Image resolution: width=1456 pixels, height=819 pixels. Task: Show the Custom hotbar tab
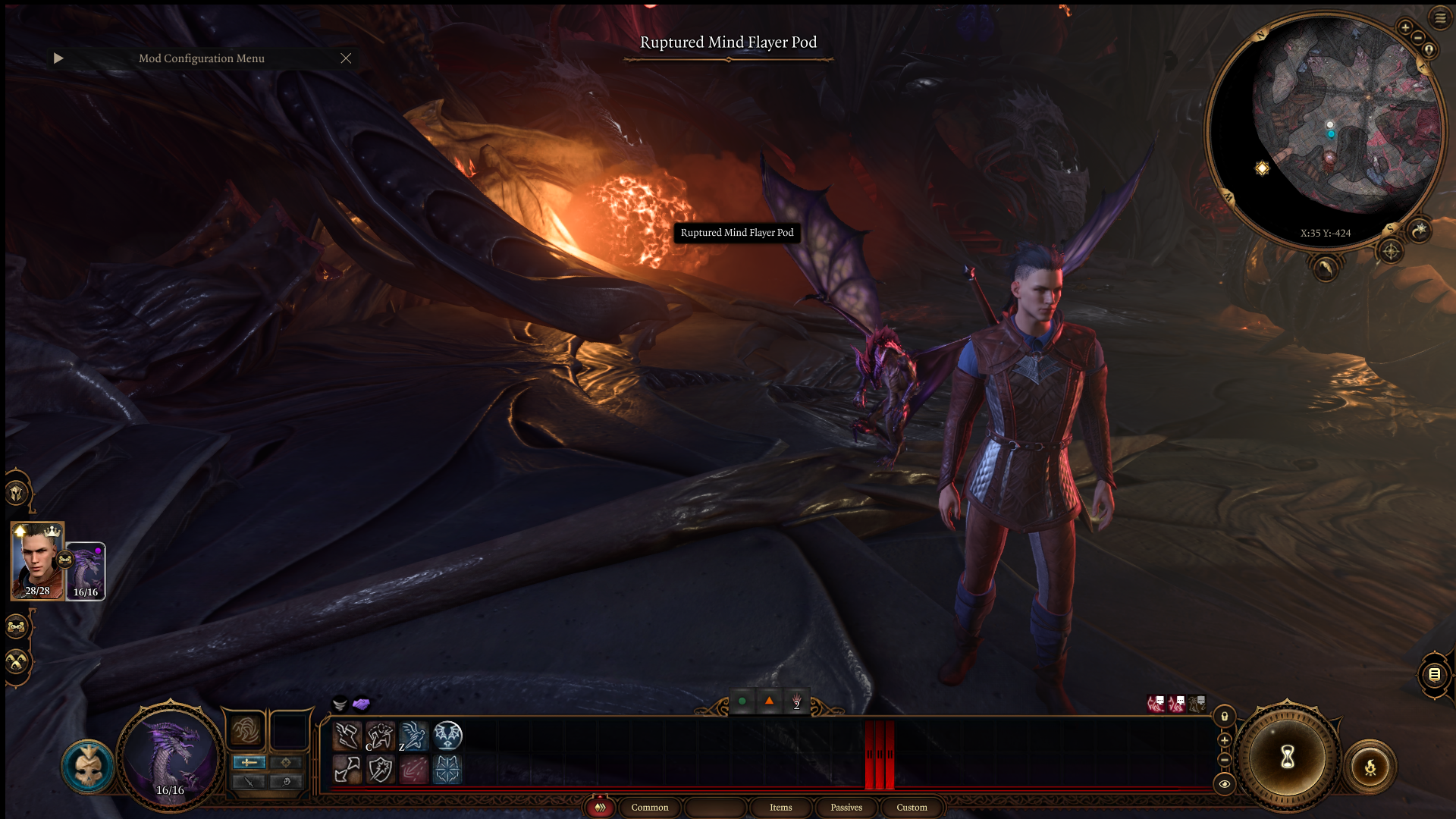[x=912, y=808]
